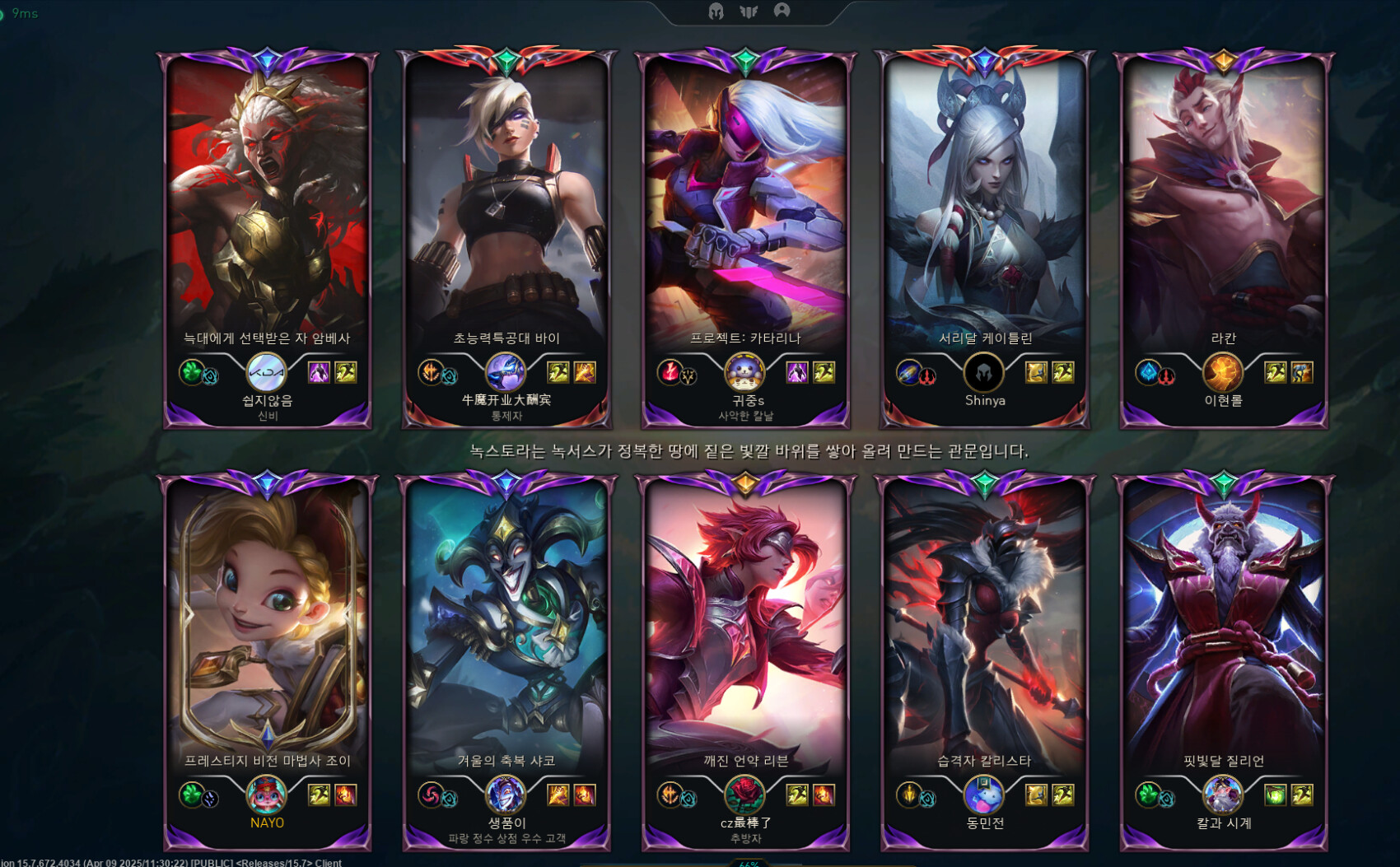Select the red rose summoner icon
Image resolution: width=1400 pixels, height=867 pixels.
coord(744,795)
